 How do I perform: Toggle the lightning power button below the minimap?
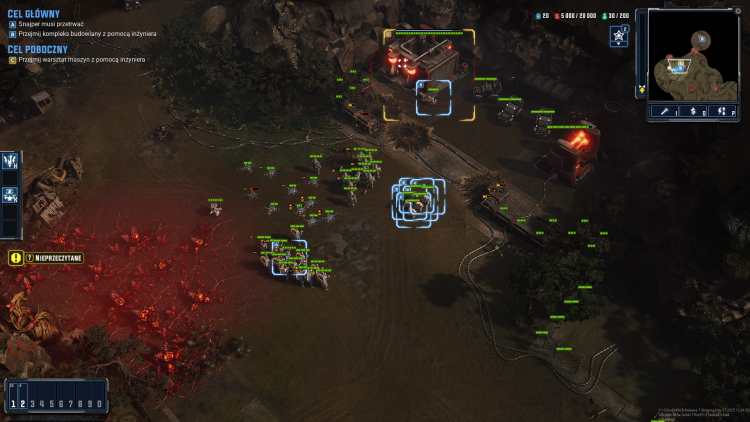tap(723, 111)
